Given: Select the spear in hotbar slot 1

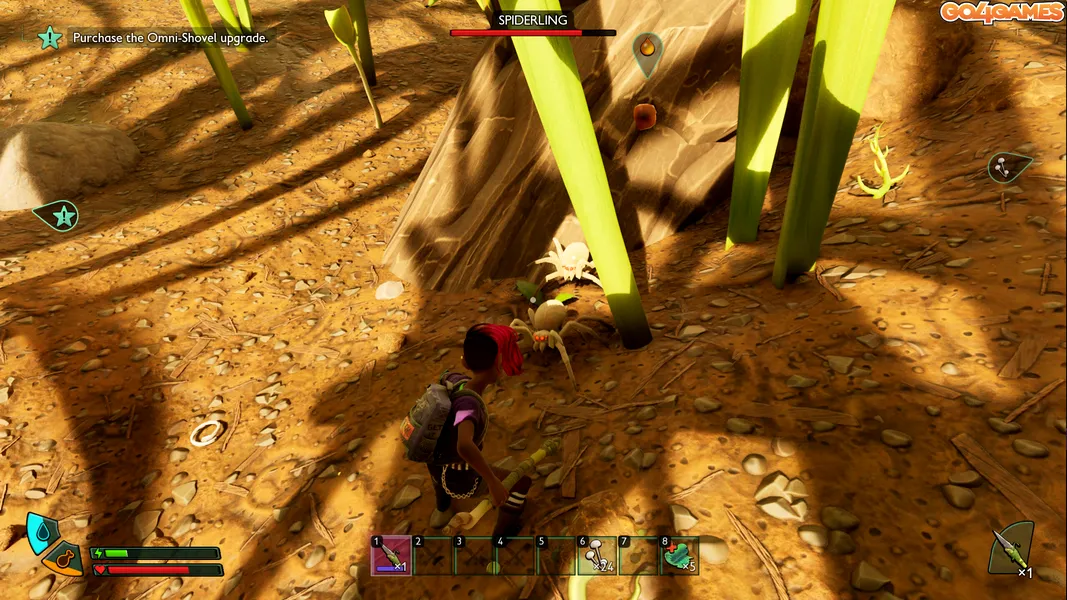Looking at the screenshot, I should pos(391,556).
